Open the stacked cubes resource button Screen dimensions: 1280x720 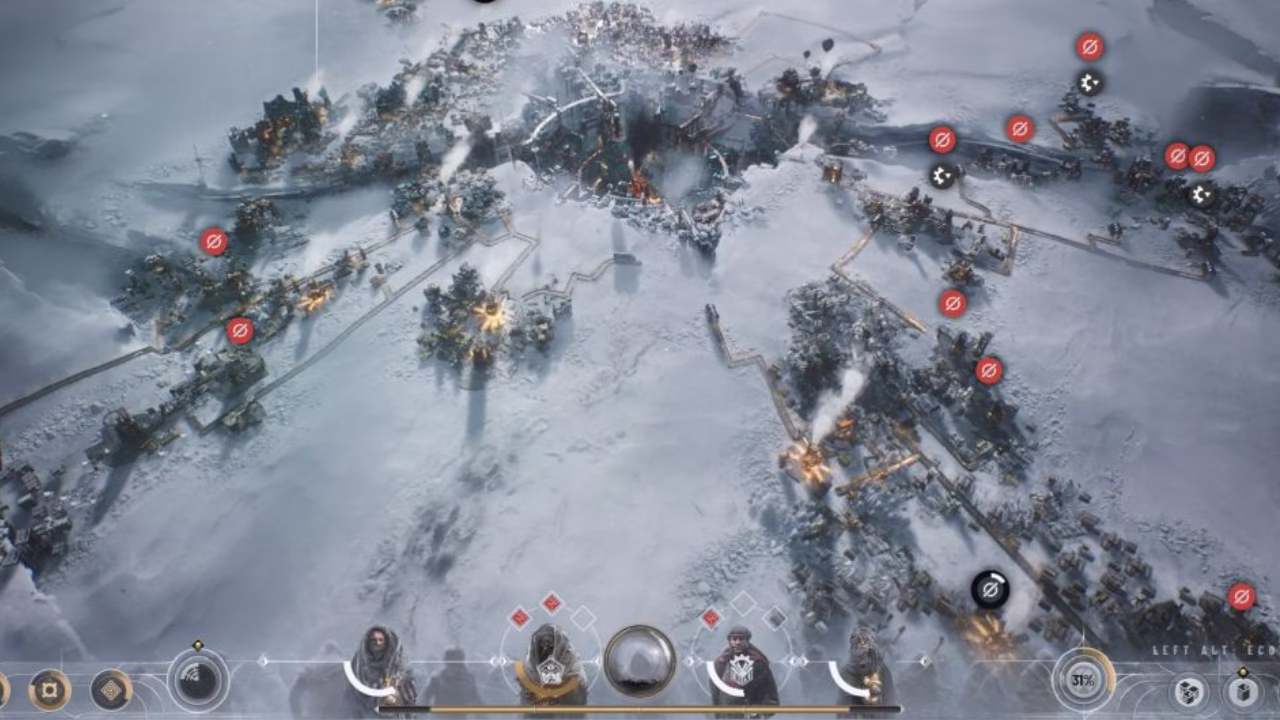[1188, 692]
